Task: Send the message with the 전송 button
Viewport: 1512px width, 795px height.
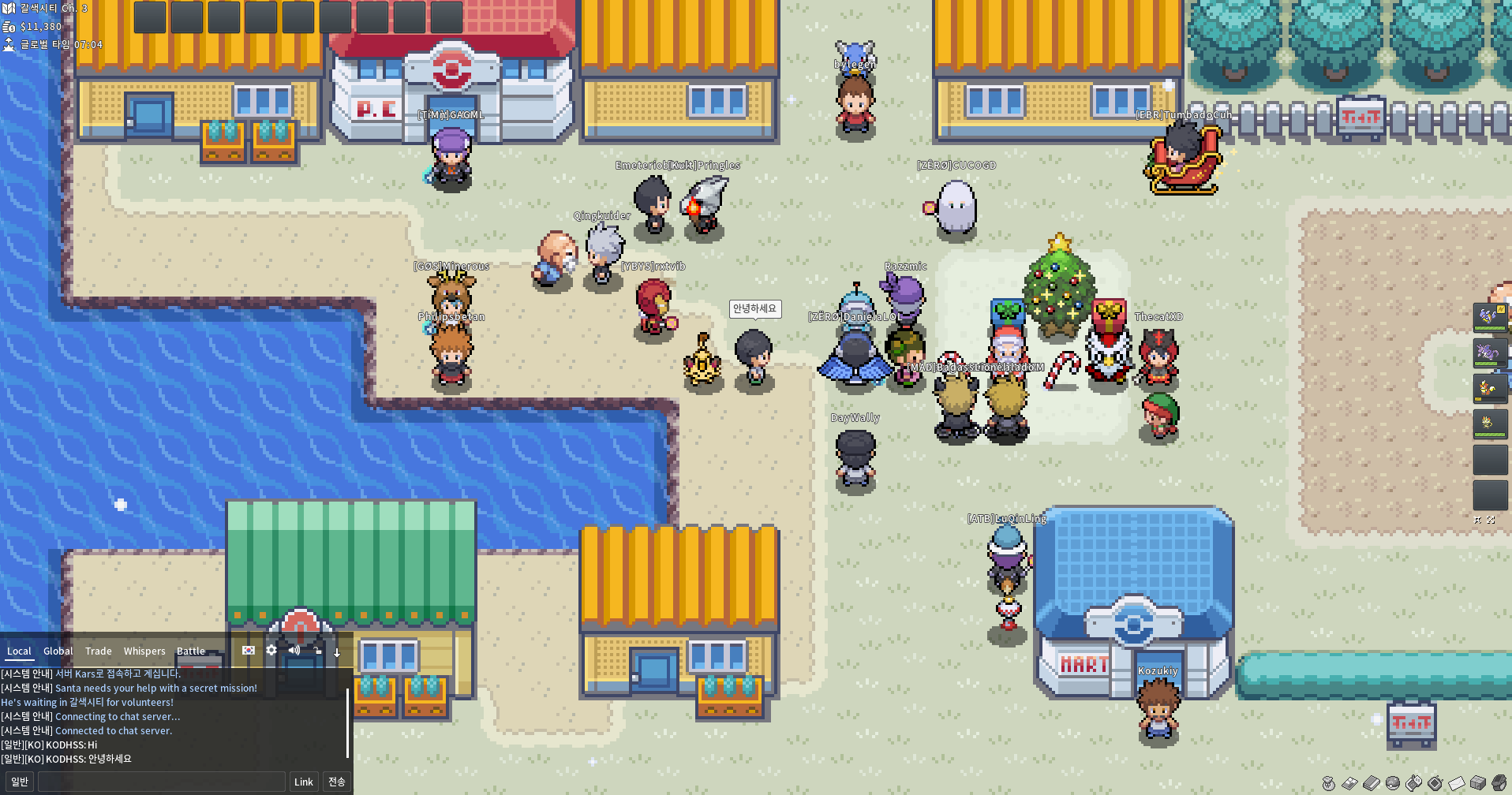Action: 337,782
